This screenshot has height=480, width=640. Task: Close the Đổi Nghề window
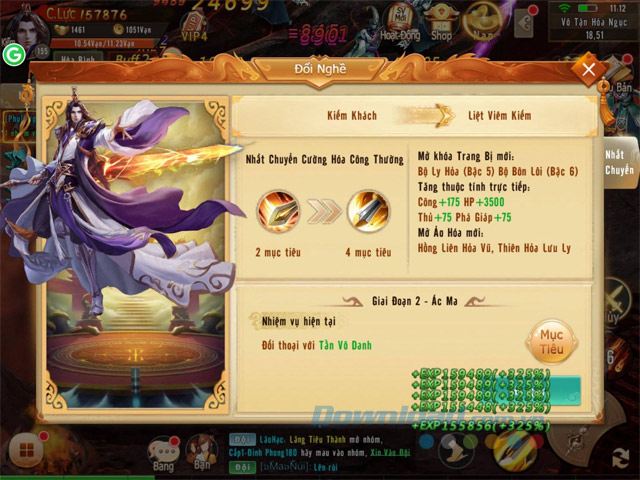589,69
